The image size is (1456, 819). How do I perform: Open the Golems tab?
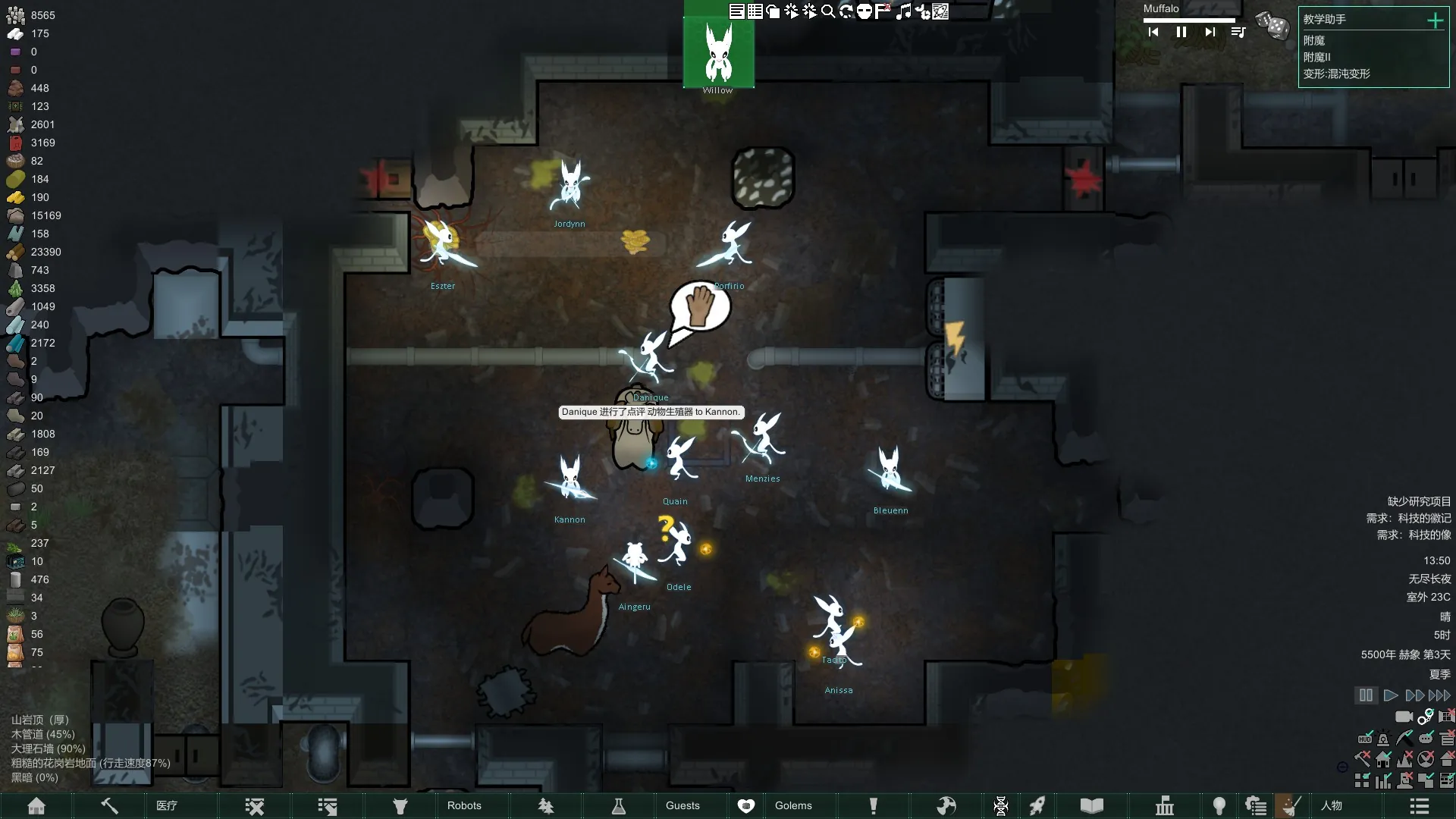click(793, 805)
